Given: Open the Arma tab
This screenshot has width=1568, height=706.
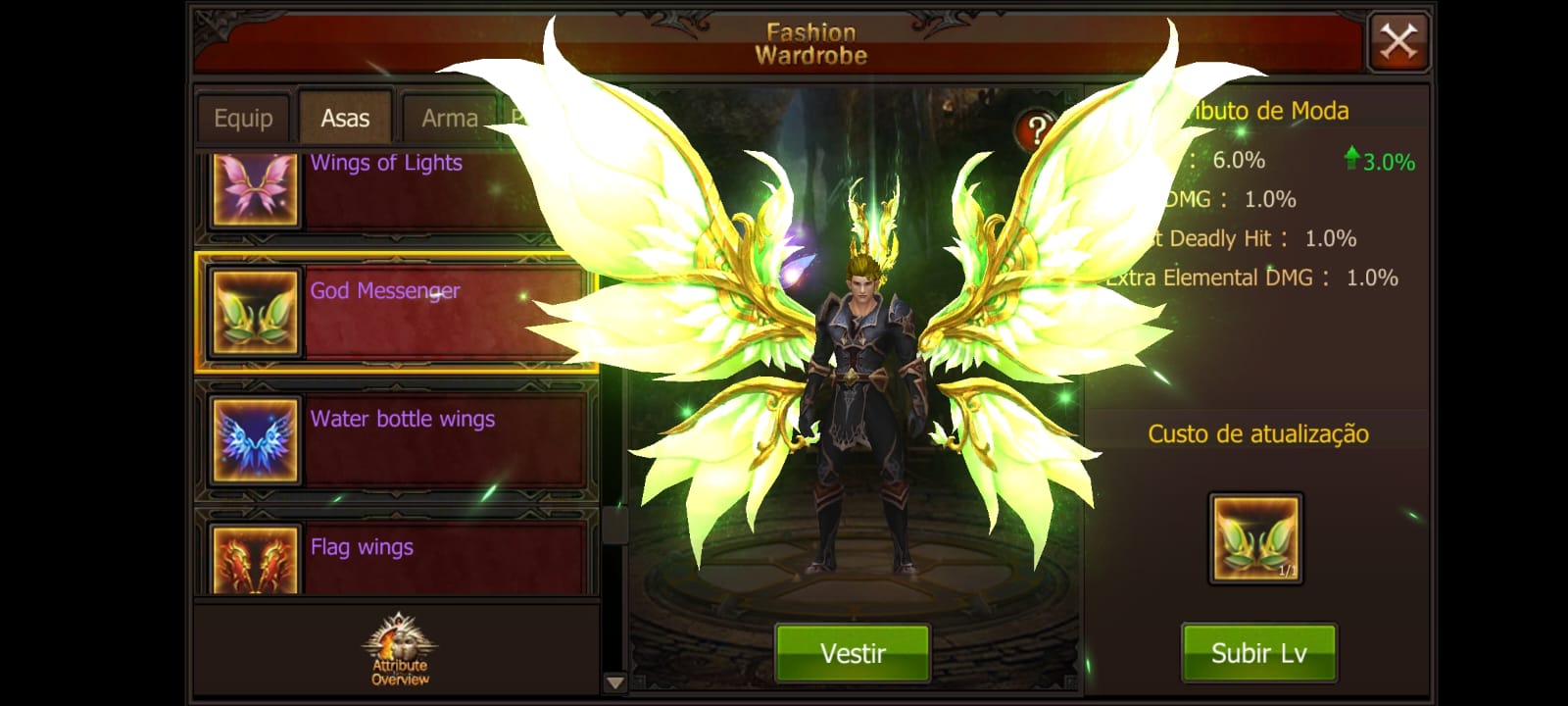Looking at the screenshot, I should pyautogui.click(x=449, y=119).
